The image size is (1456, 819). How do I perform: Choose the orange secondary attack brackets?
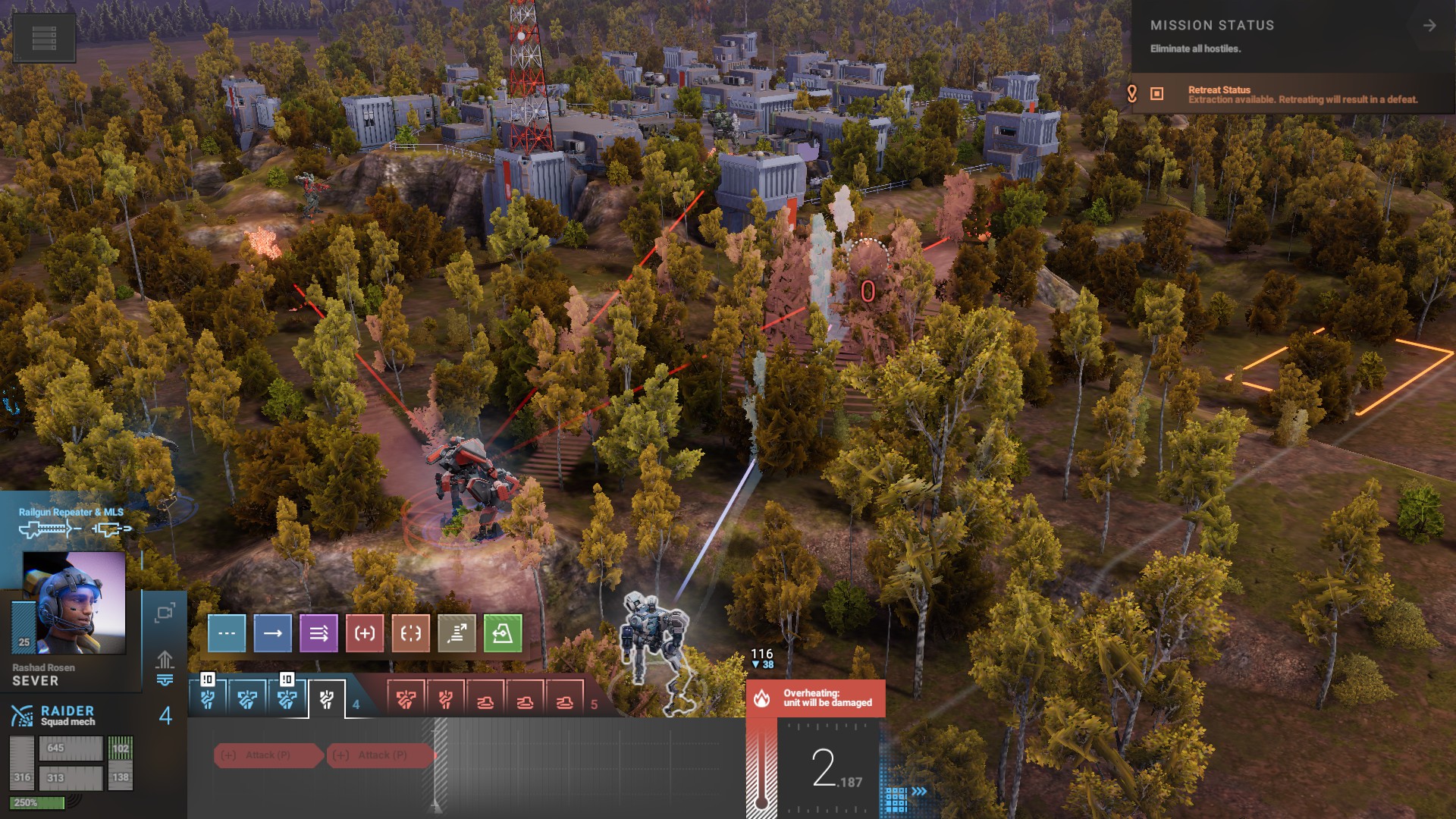(410, 633)
